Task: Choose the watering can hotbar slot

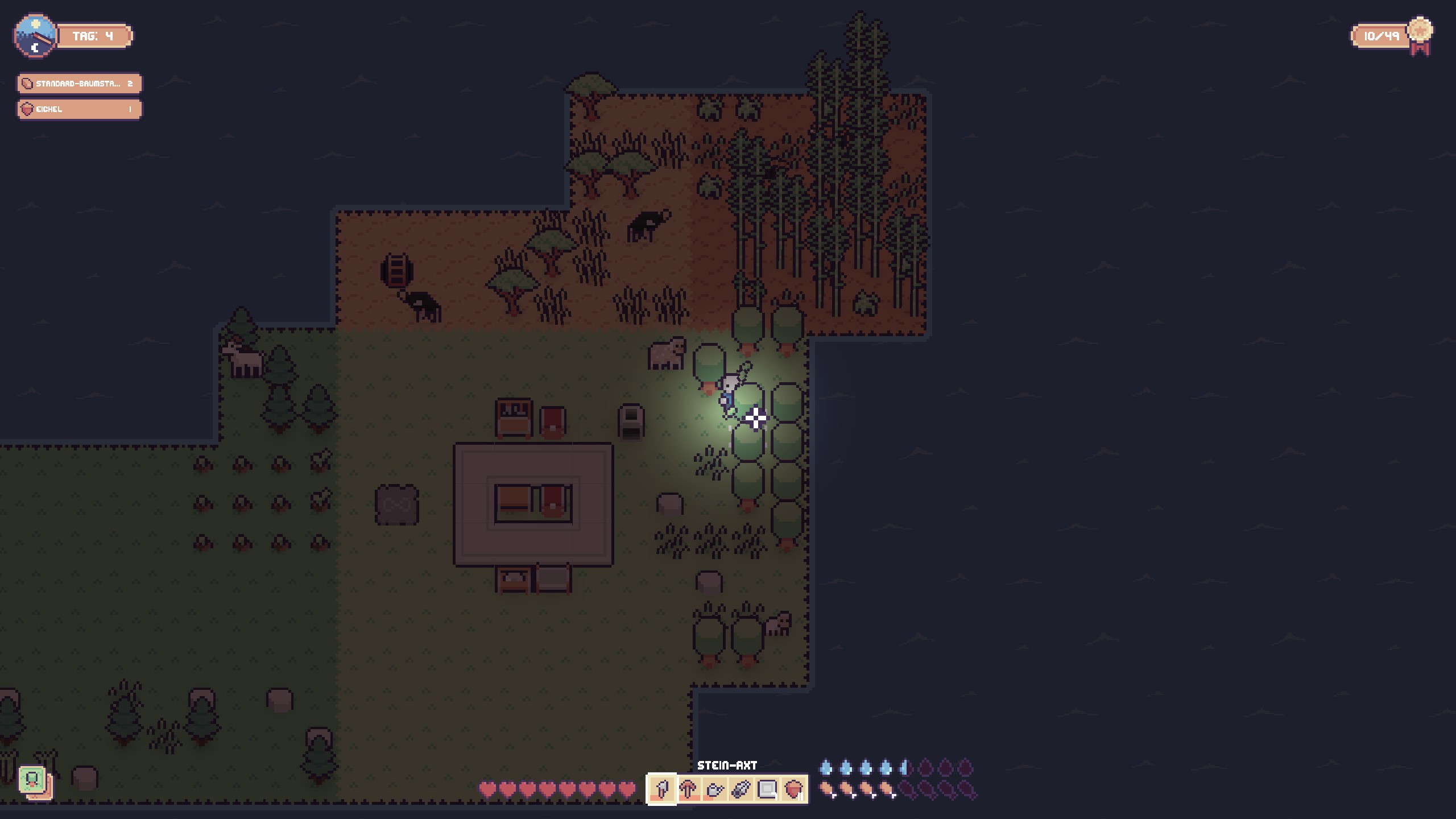Action: click(x=714, y=789)
